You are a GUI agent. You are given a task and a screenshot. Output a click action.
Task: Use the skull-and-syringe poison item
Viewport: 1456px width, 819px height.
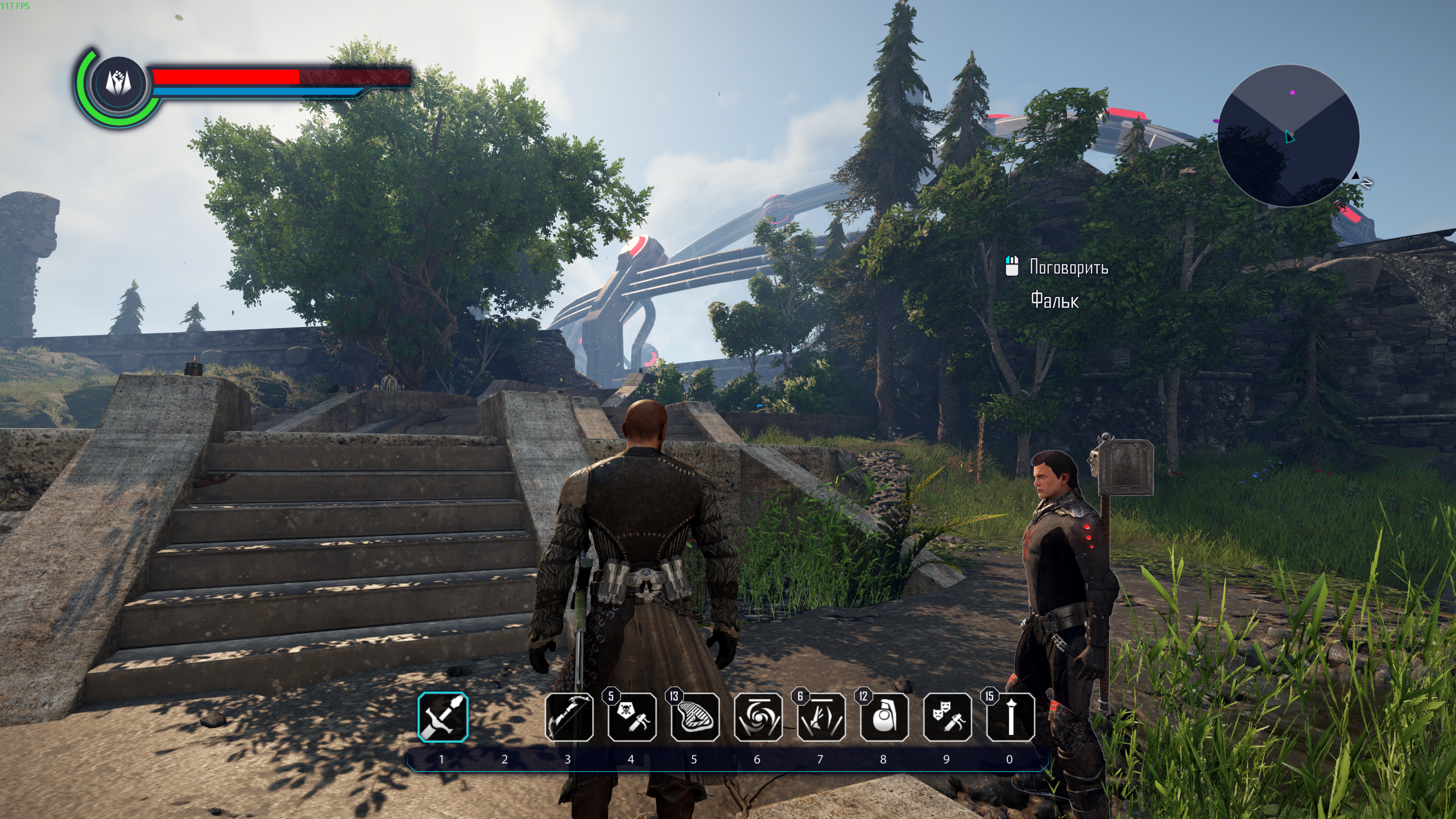tap(632, 717)
